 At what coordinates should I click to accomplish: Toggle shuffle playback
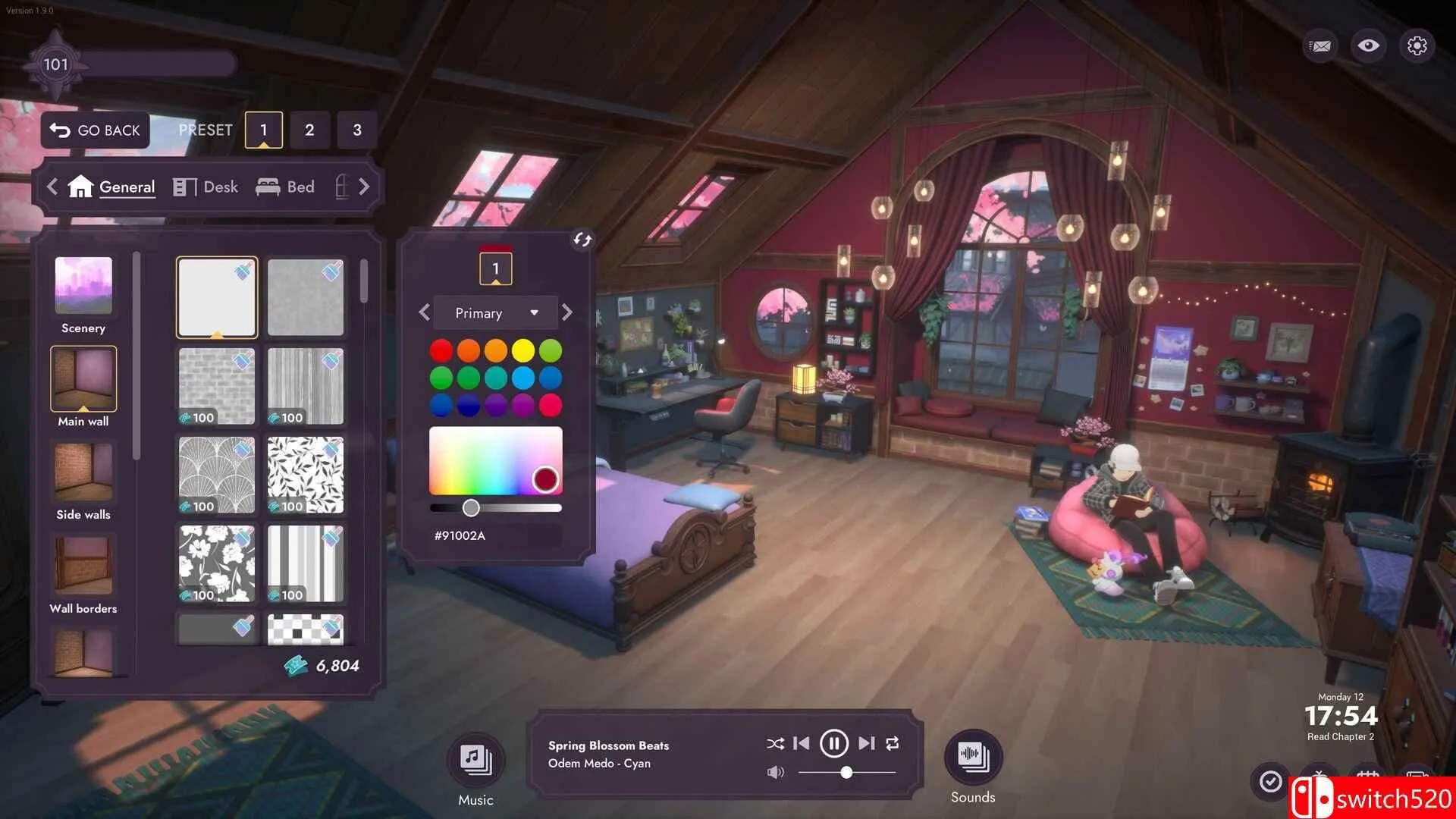[x=775, y=744]
